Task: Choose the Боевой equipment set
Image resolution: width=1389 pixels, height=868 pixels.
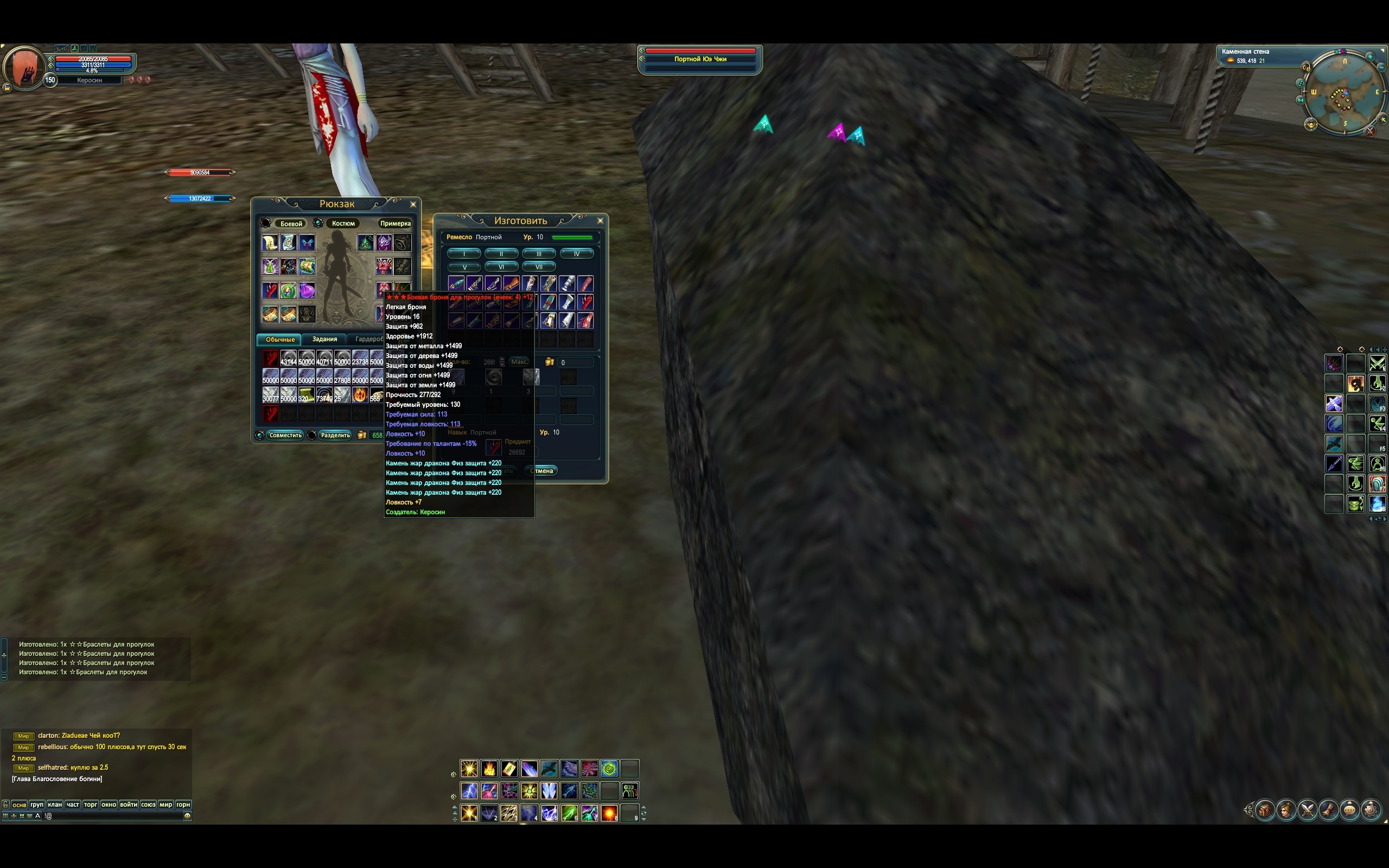Action: tap(291, 224)
